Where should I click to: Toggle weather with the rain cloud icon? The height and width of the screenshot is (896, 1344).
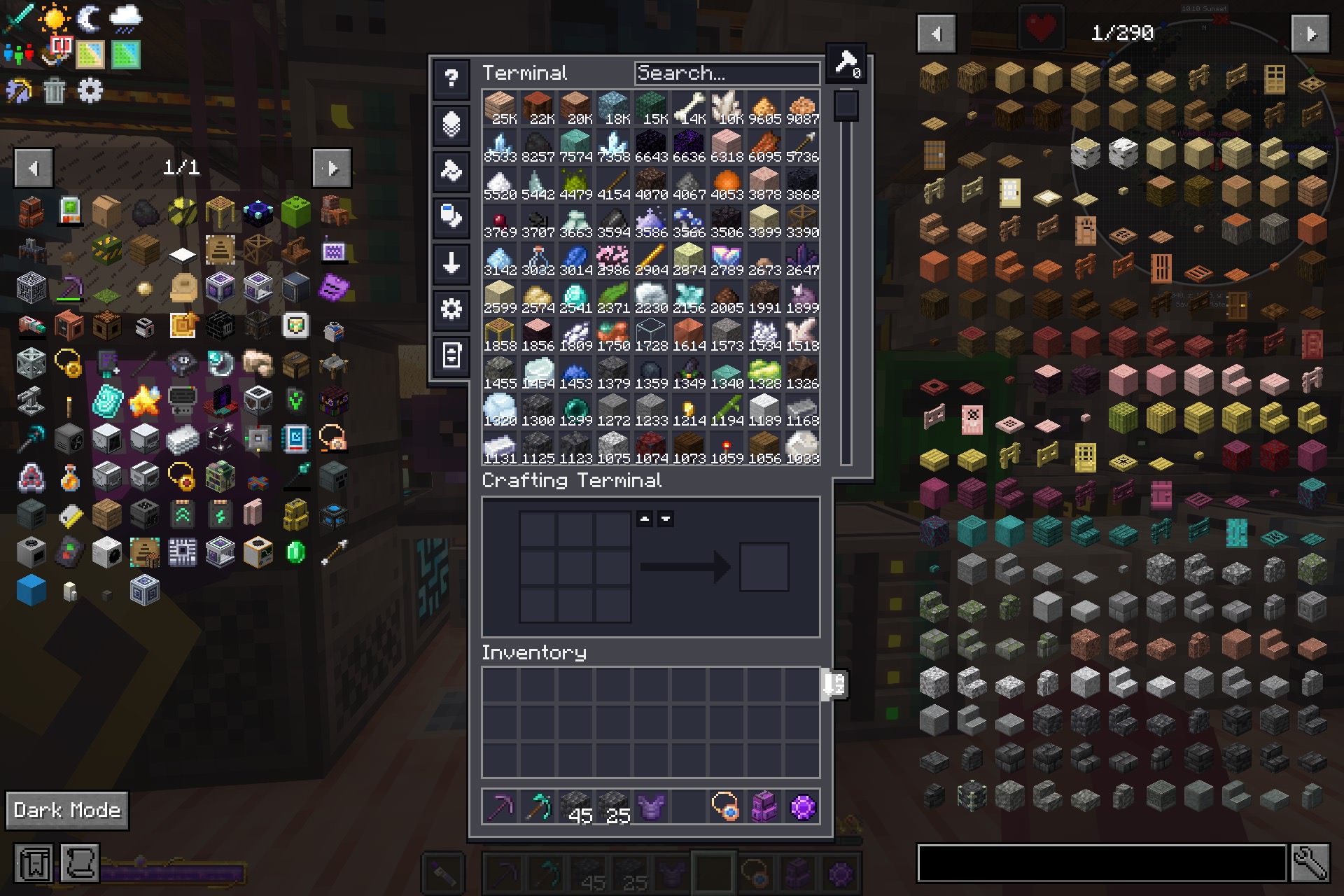[x=127, y=19]
